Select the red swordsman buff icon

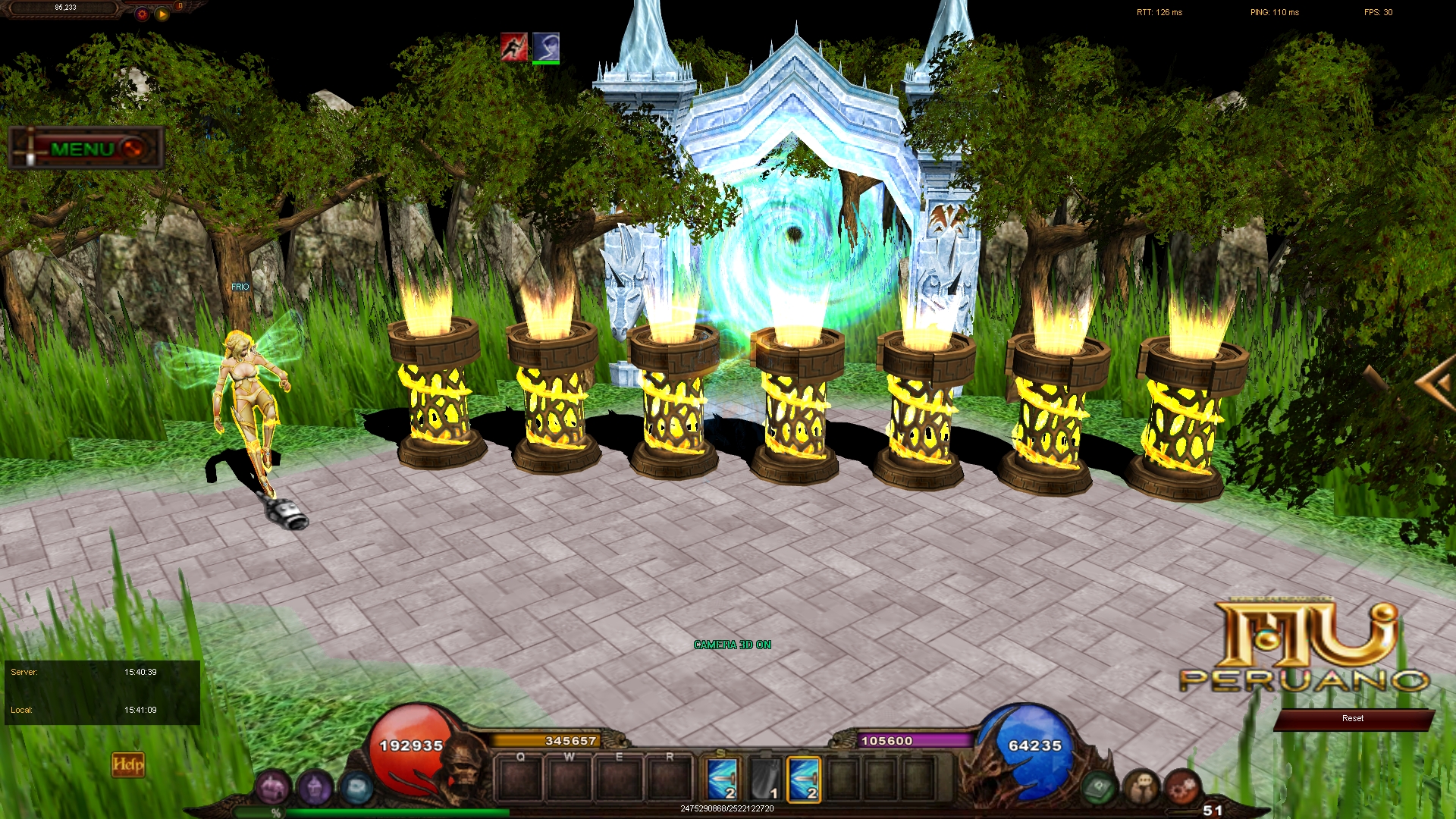pos(513,47)
